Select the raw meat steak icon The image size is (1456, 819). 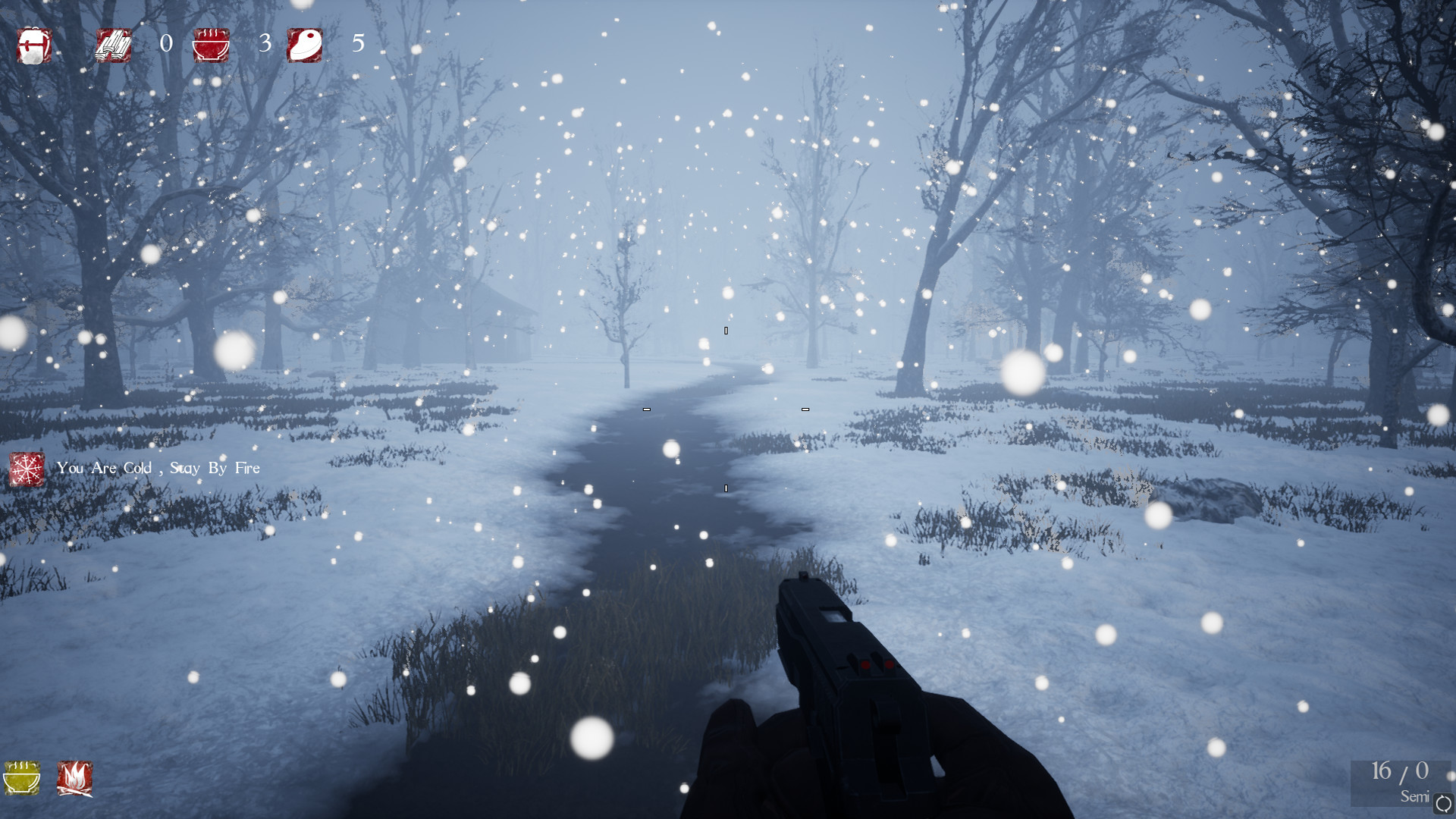click(305, 45)
